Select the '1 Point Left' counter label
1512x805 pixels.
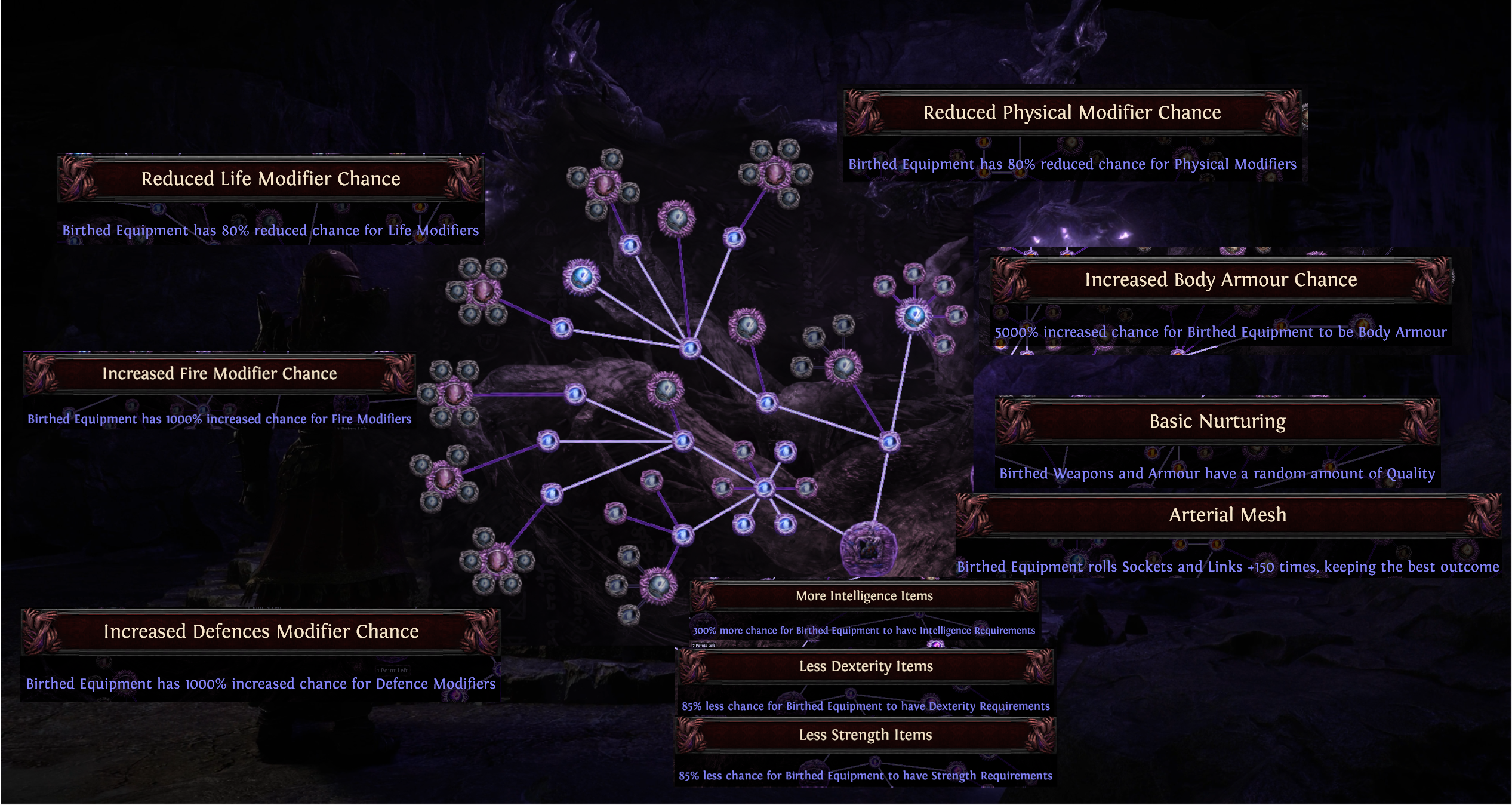pos(391,671)
